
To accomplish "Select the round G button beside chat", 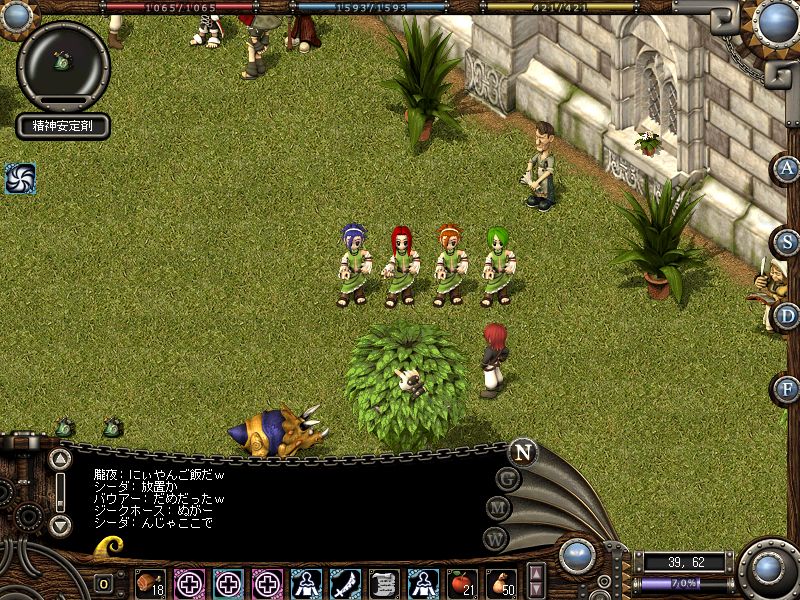I will (508, 479).
